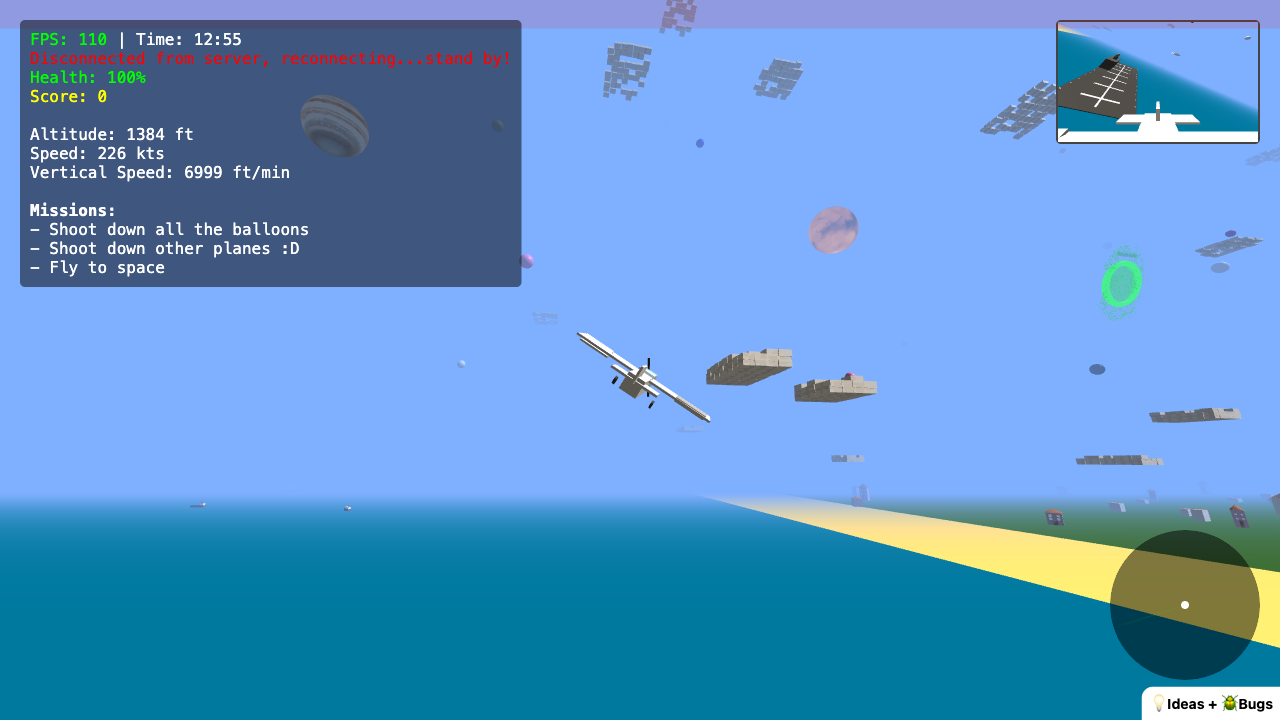Expand the minimap in the top right corner

point(1157,80)
